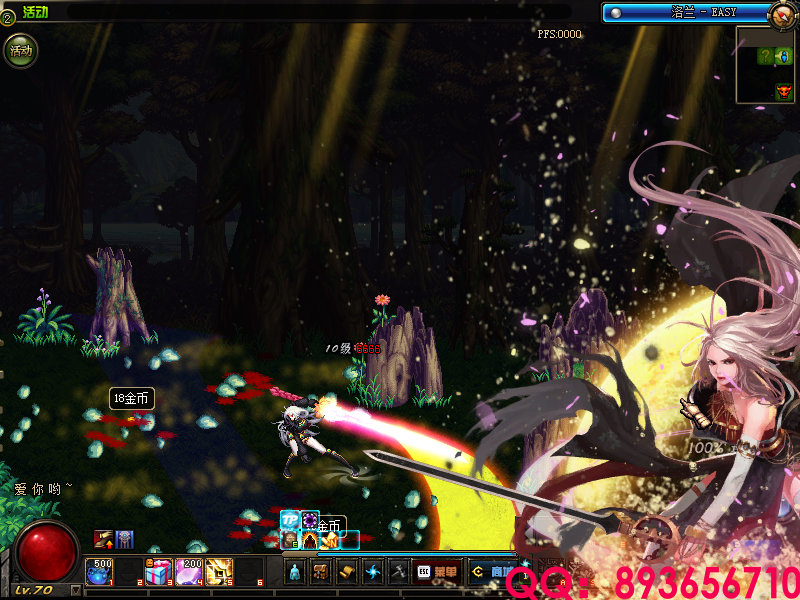Use the blue potion in quick slot 1
The width and height of the screenshot is (800, 600).
[x=100, y=572]
